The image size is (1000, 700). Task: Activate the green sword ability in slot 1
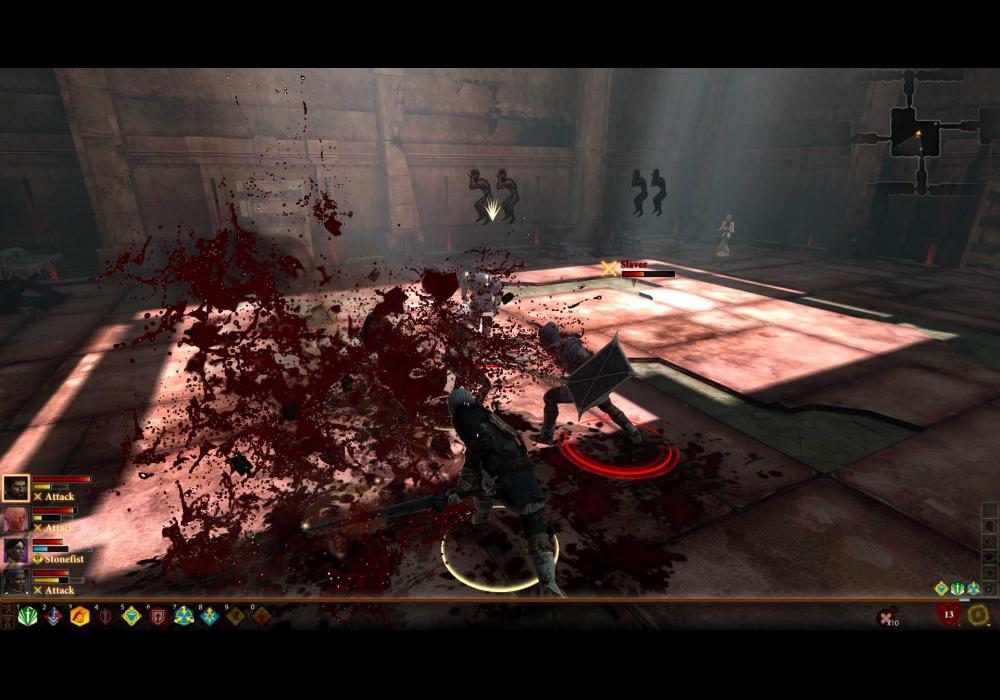coord(27,616)
